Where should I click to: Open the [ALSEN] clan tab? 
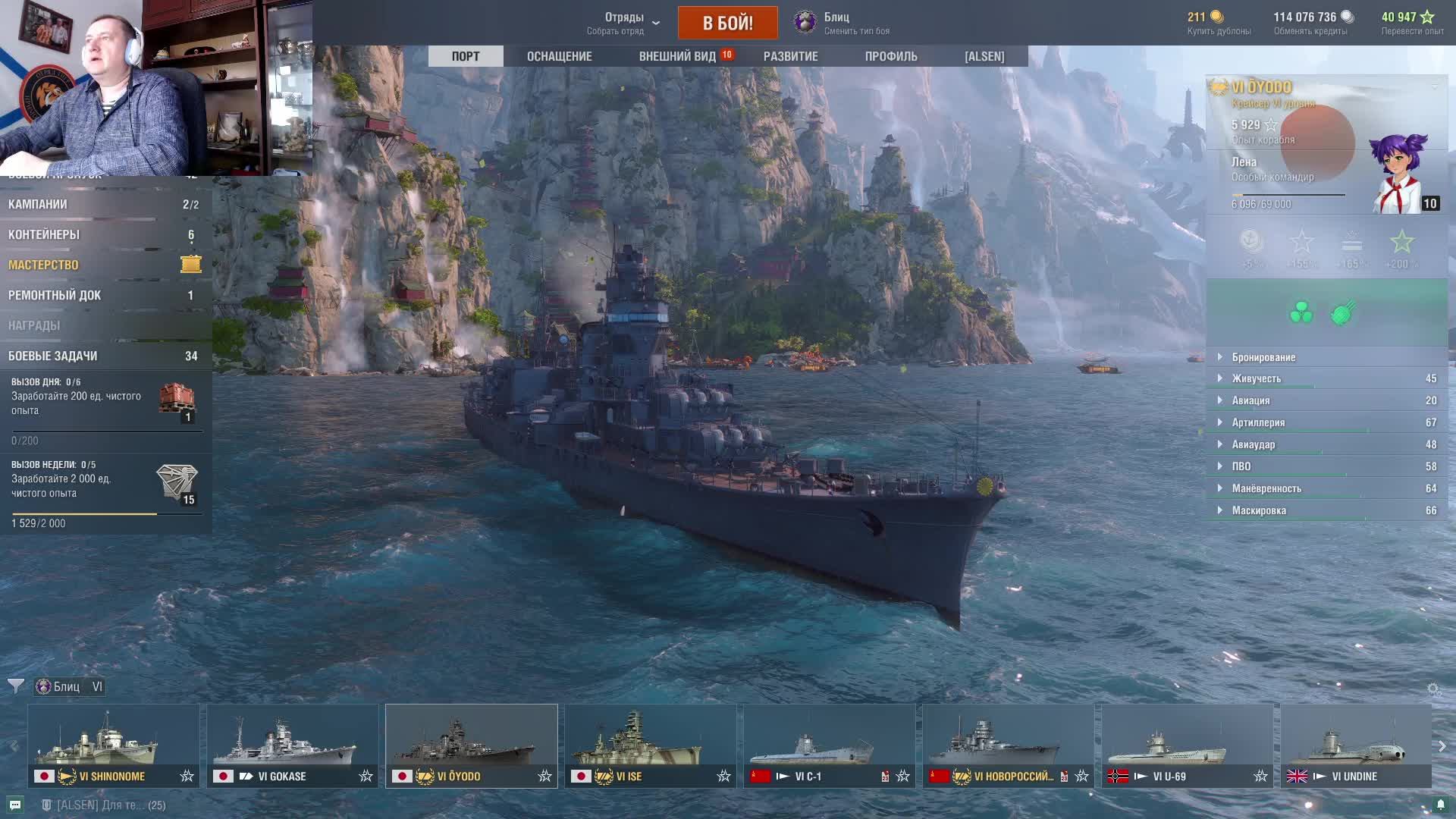coord(984,56)
